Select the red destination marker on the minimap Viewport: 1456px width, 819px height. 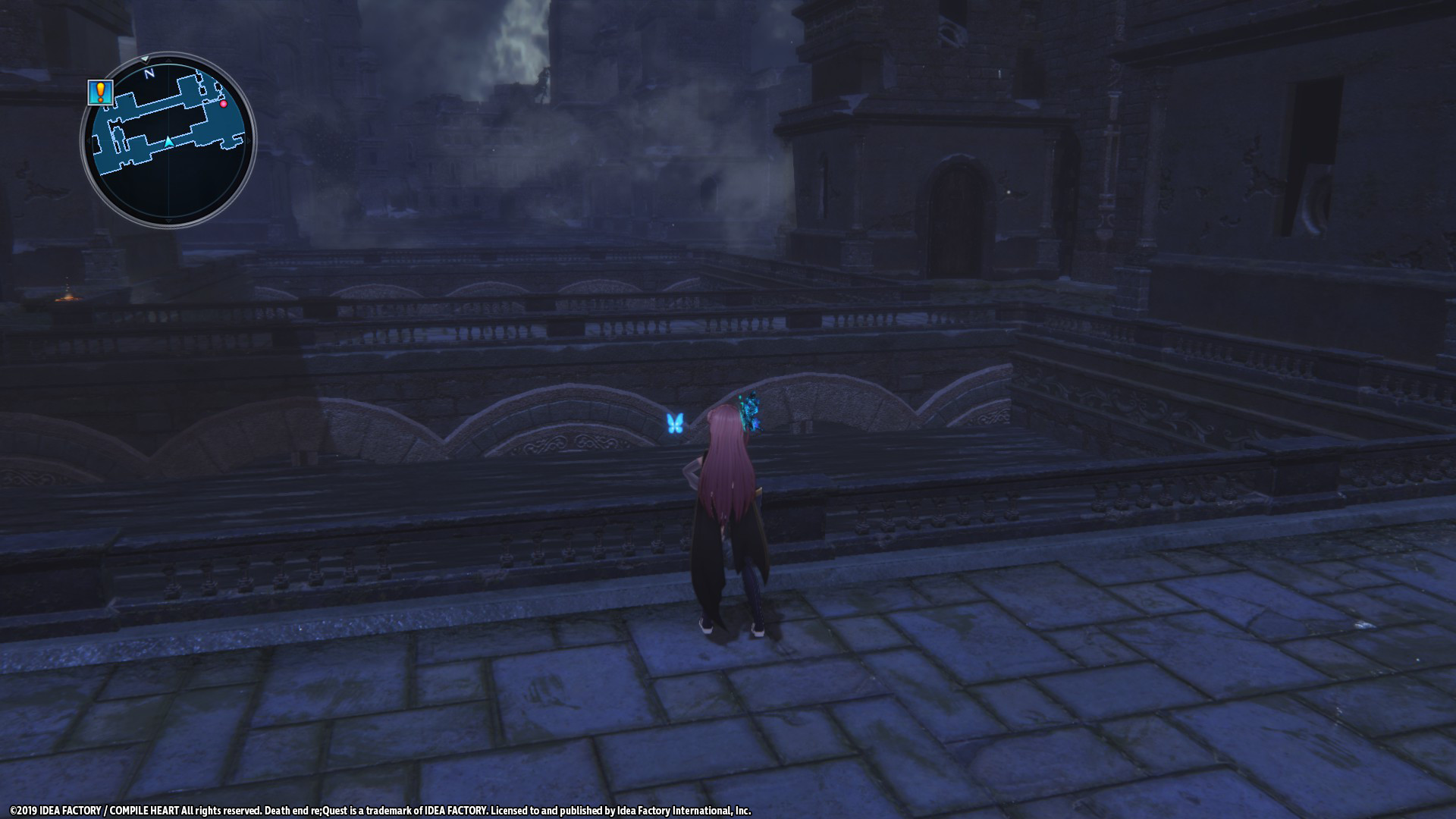[224, 105]
